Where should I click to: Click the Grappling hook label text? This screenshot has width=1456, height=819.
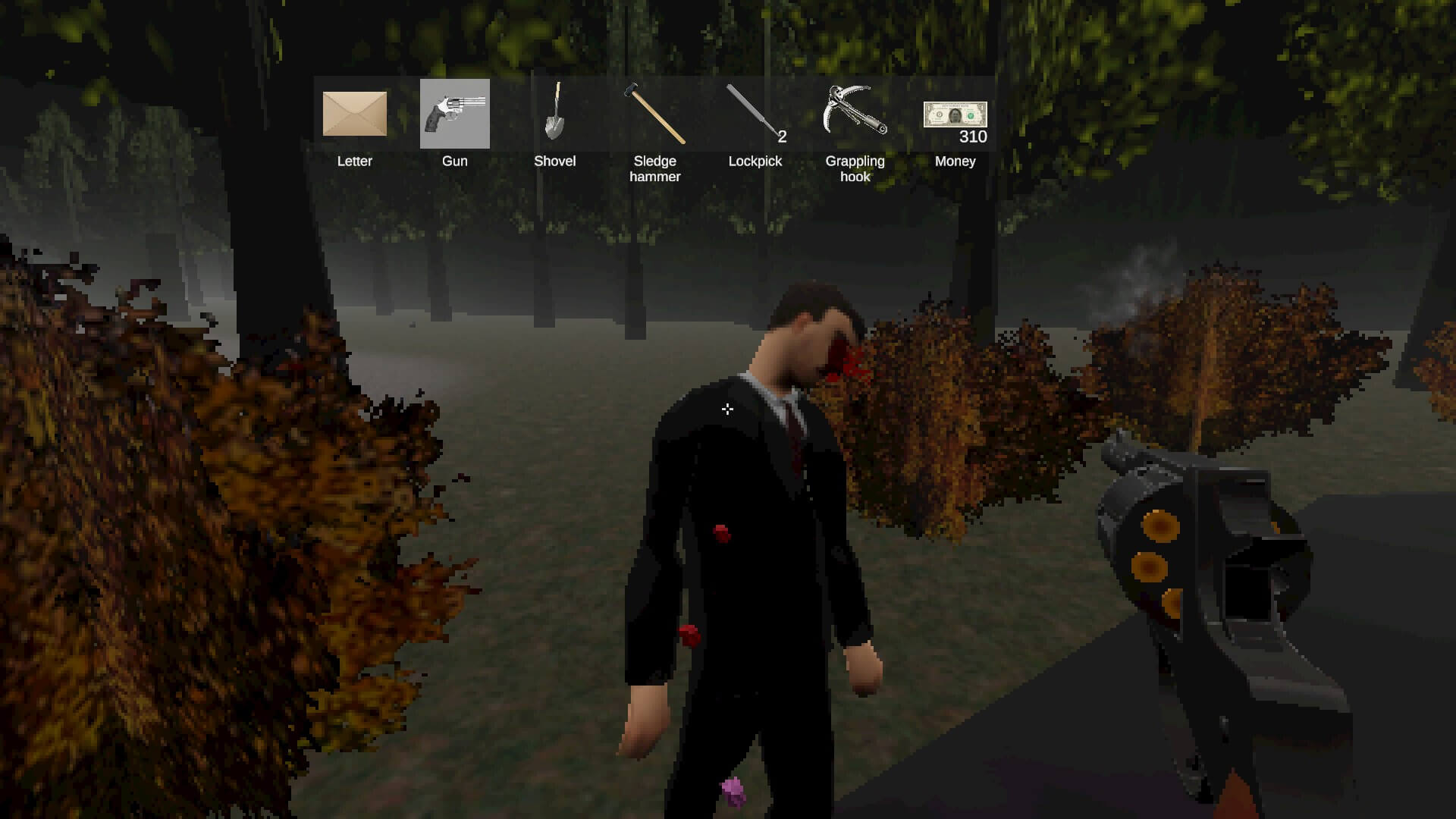tap(855, 168)
